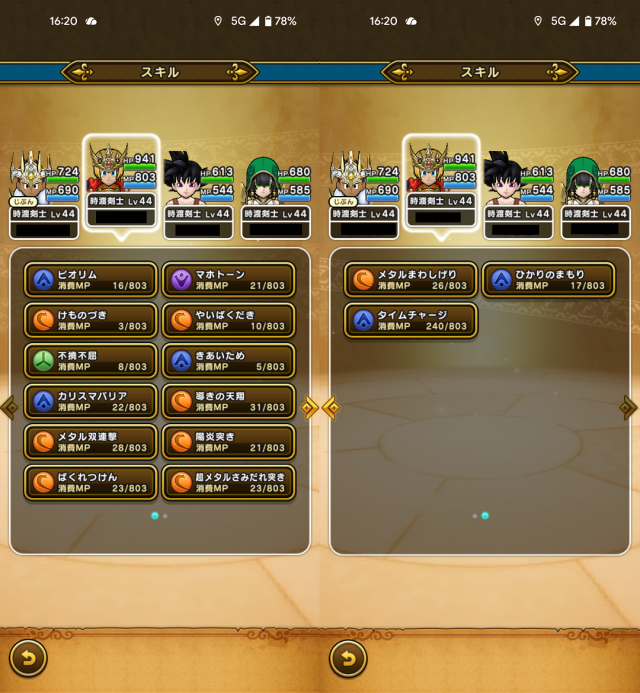The image size is (640, 693).
Task: Select the メタルまわしげり skill
Action: click(x=412, y=280)
